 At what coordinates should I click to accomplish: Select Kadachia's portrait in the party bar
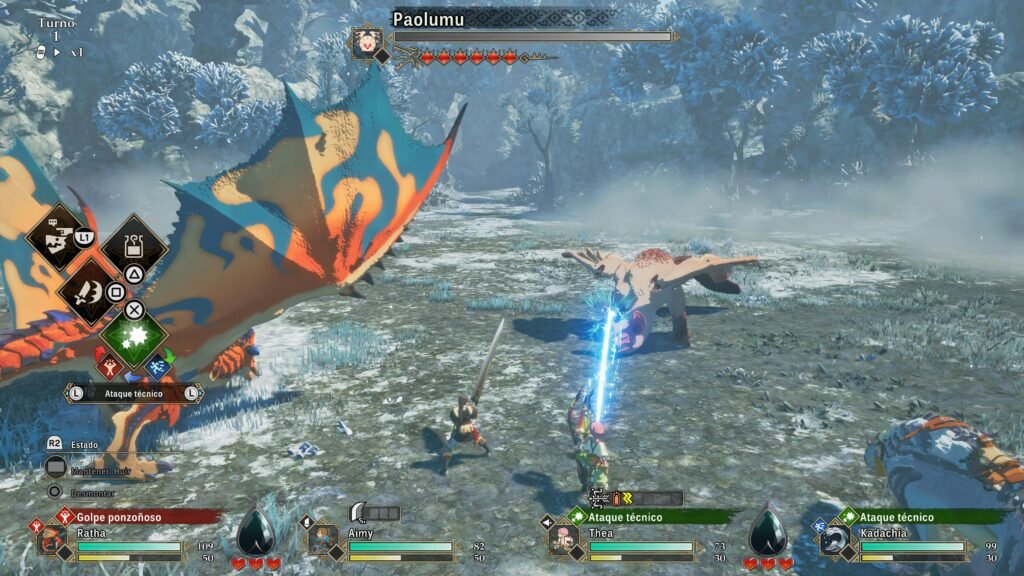(836, 540)
